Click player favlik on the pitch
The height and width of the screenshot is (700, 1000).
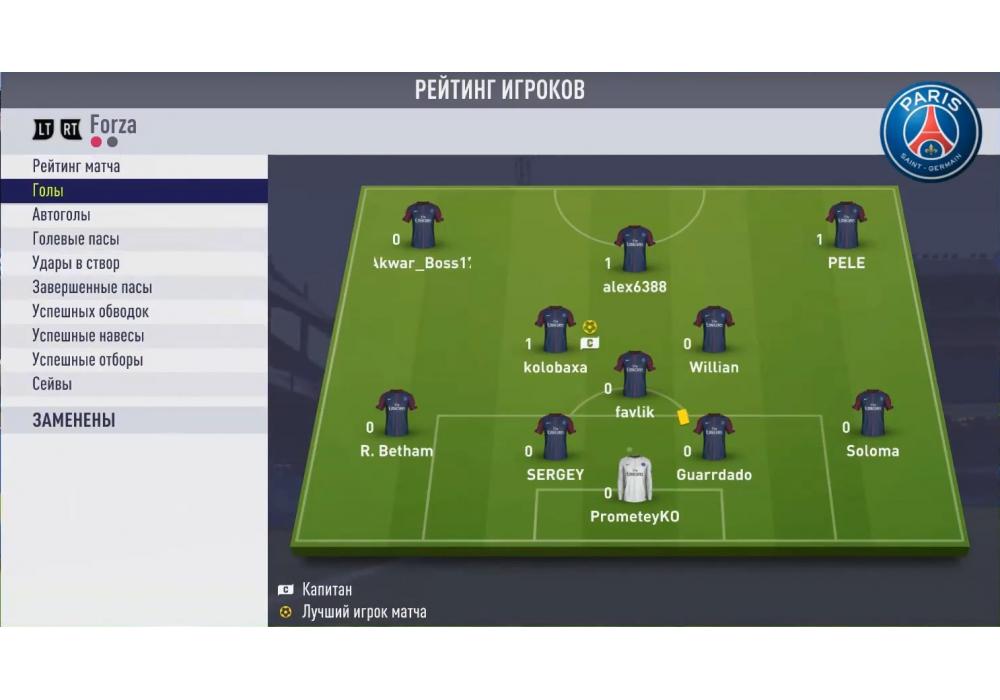coord(634,375)
